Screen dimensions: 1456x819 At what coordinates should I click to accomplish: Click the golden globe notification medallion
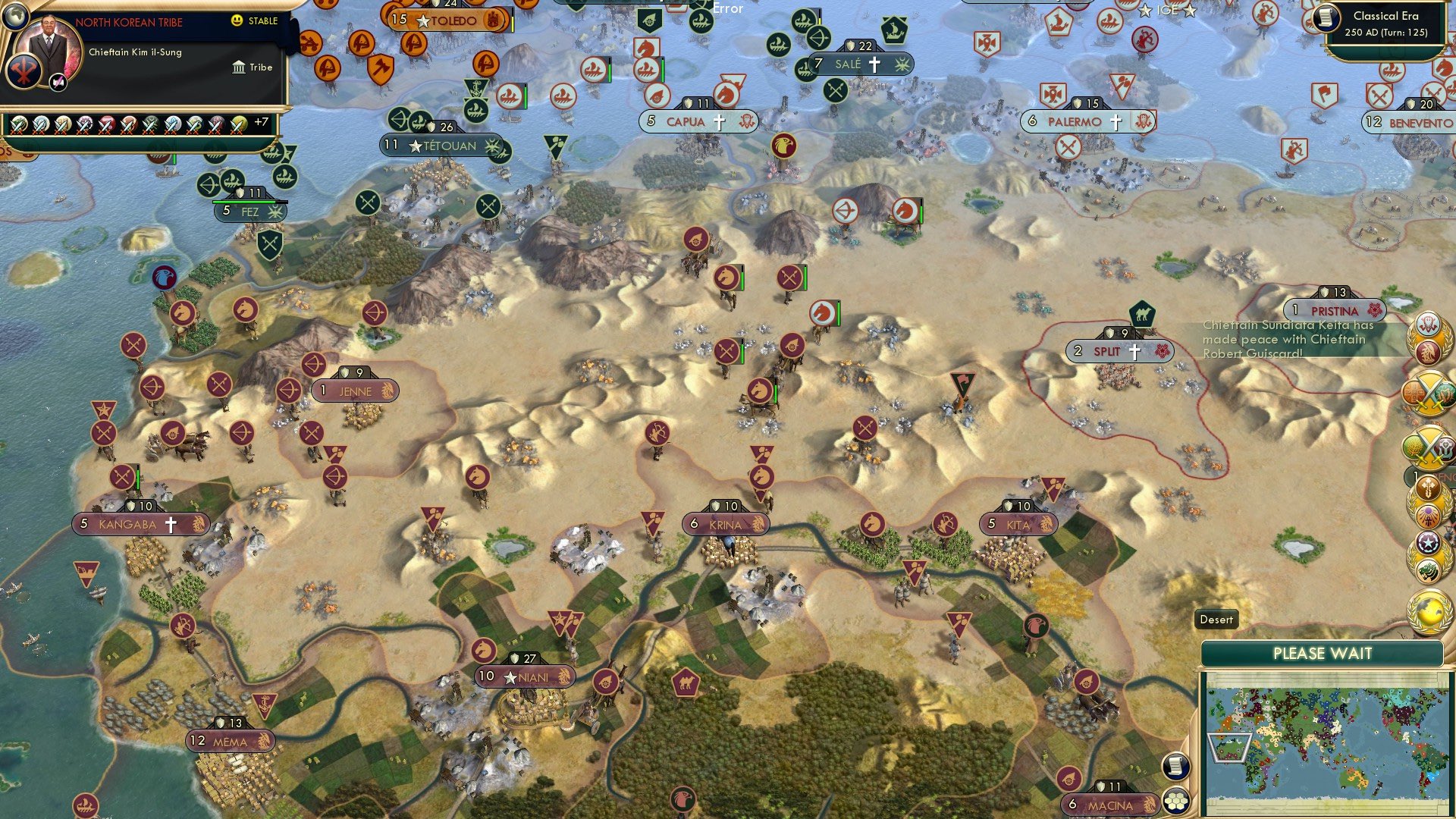click(1429, 610)
